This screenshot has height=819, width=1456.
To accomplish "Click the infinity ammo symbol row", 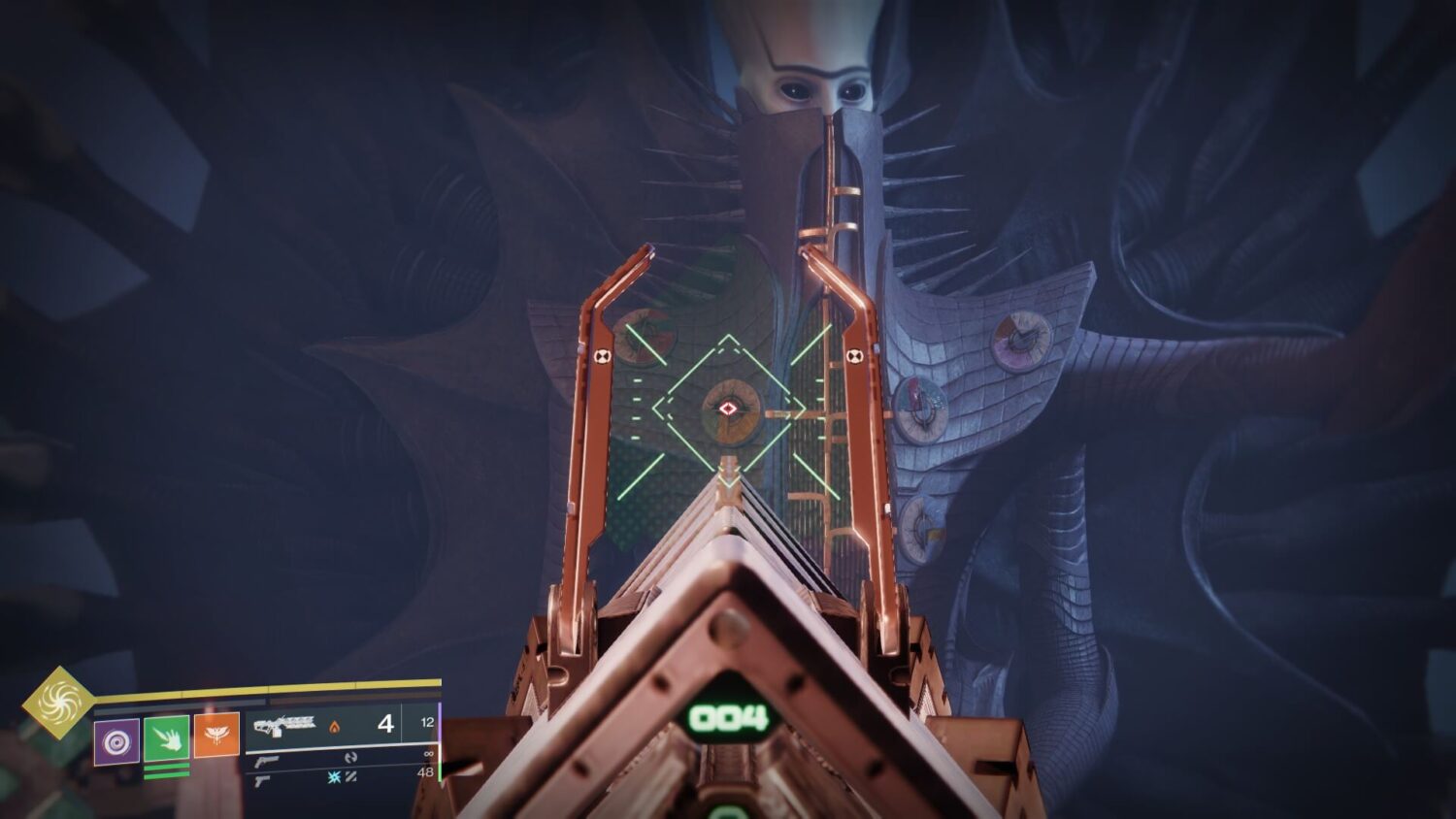I will (x=430, y=753).
